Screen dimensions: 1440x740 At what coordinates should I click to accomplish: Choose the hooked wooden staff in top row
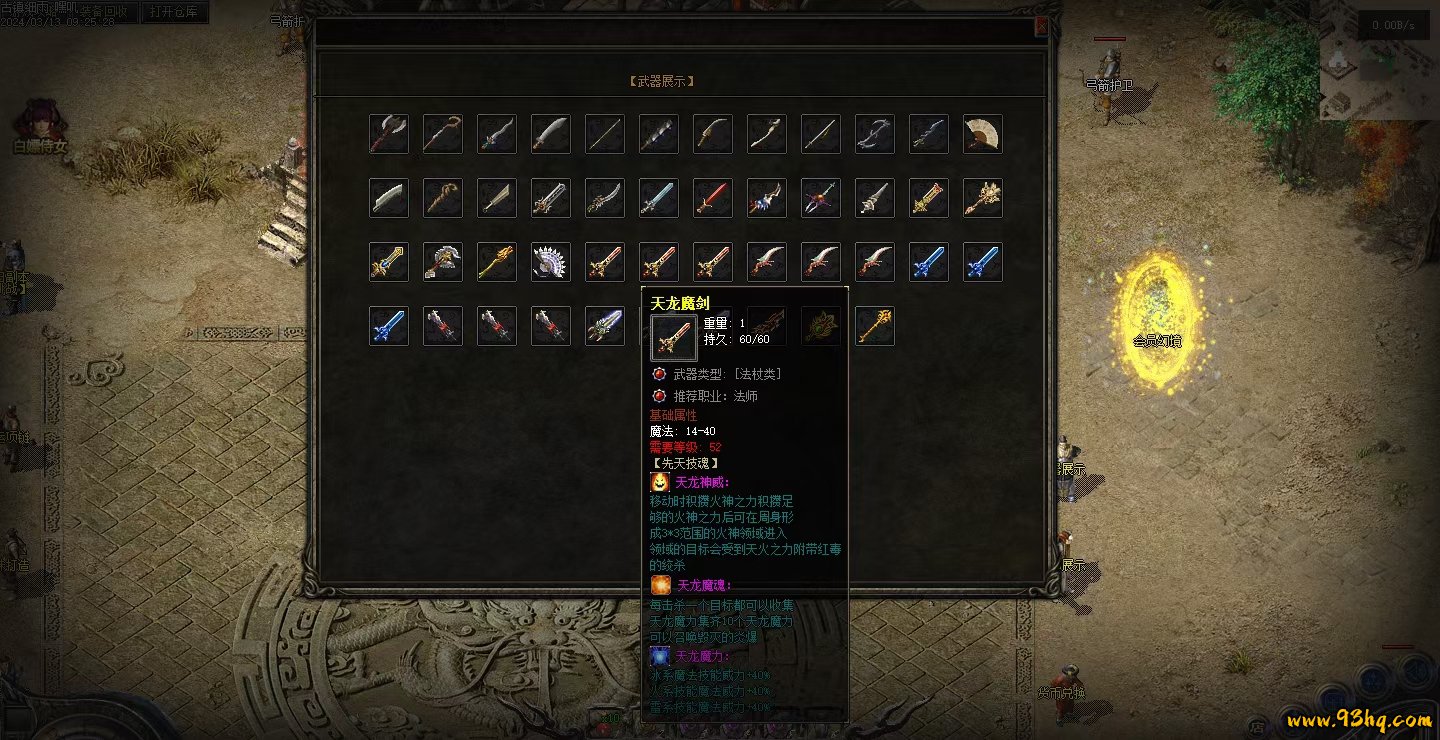pyautogui.click(x=443, y=134)
